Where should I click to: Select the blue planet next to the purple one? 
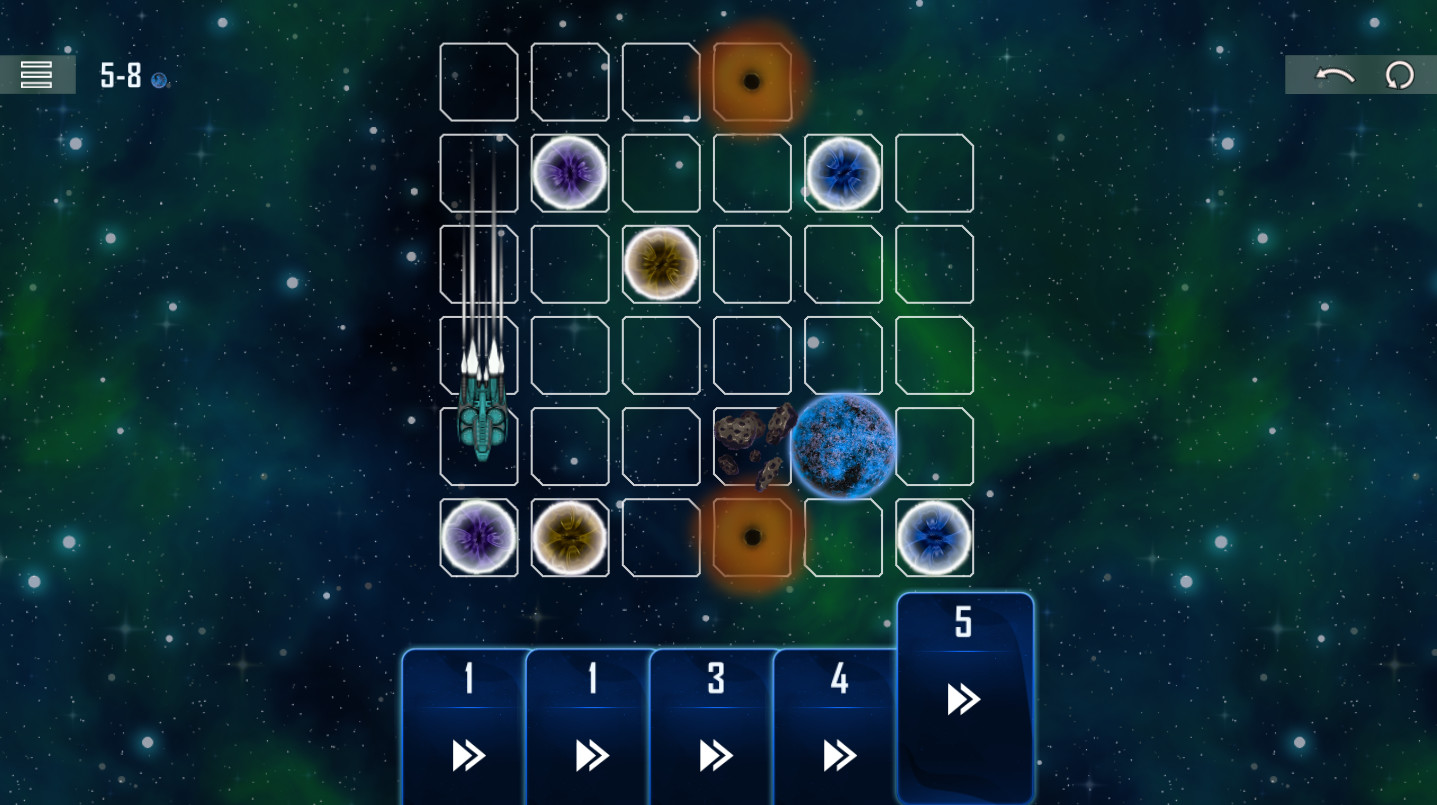pyautogui.click(x=842, y=173)
